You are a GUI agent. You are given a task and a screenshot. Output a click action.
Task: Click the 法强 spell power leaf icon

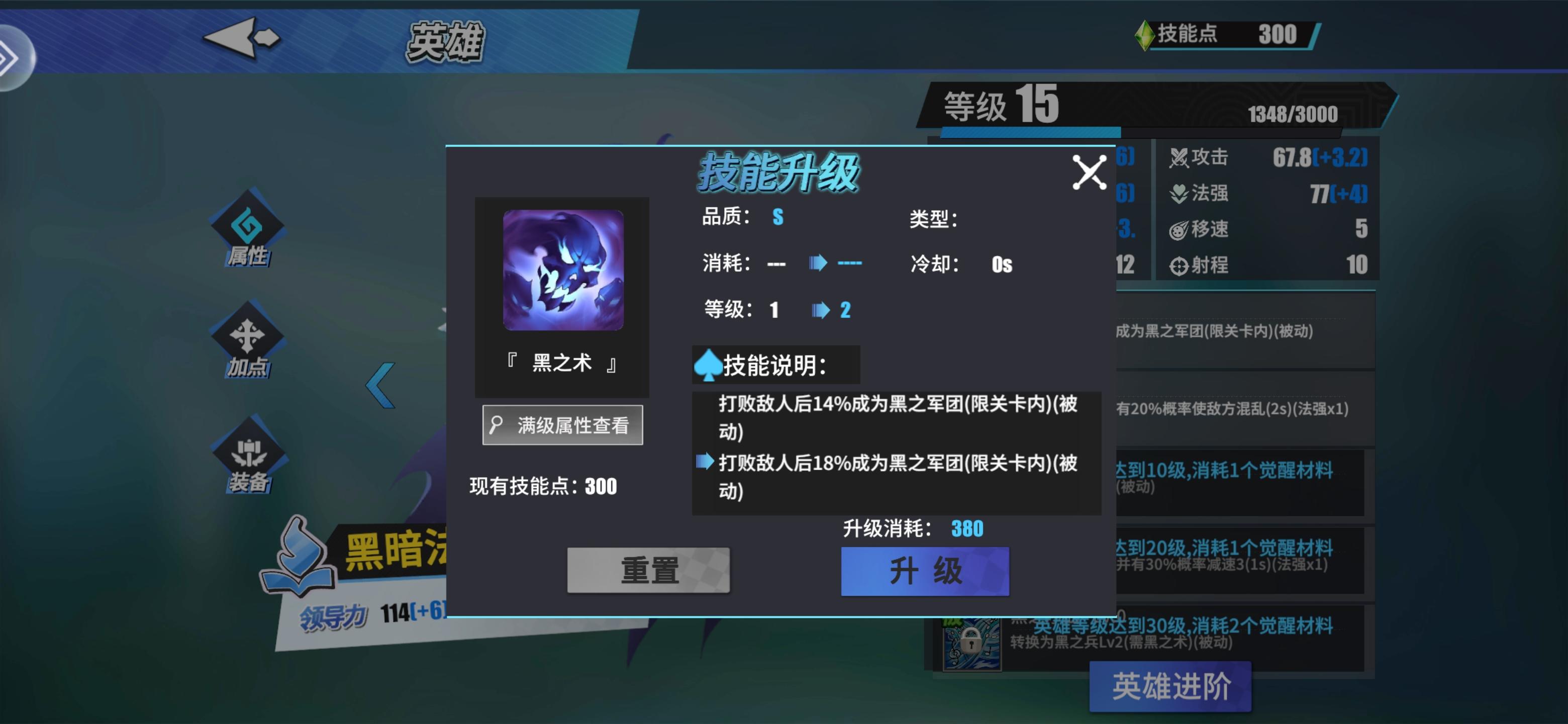(x=1180, y=194)
